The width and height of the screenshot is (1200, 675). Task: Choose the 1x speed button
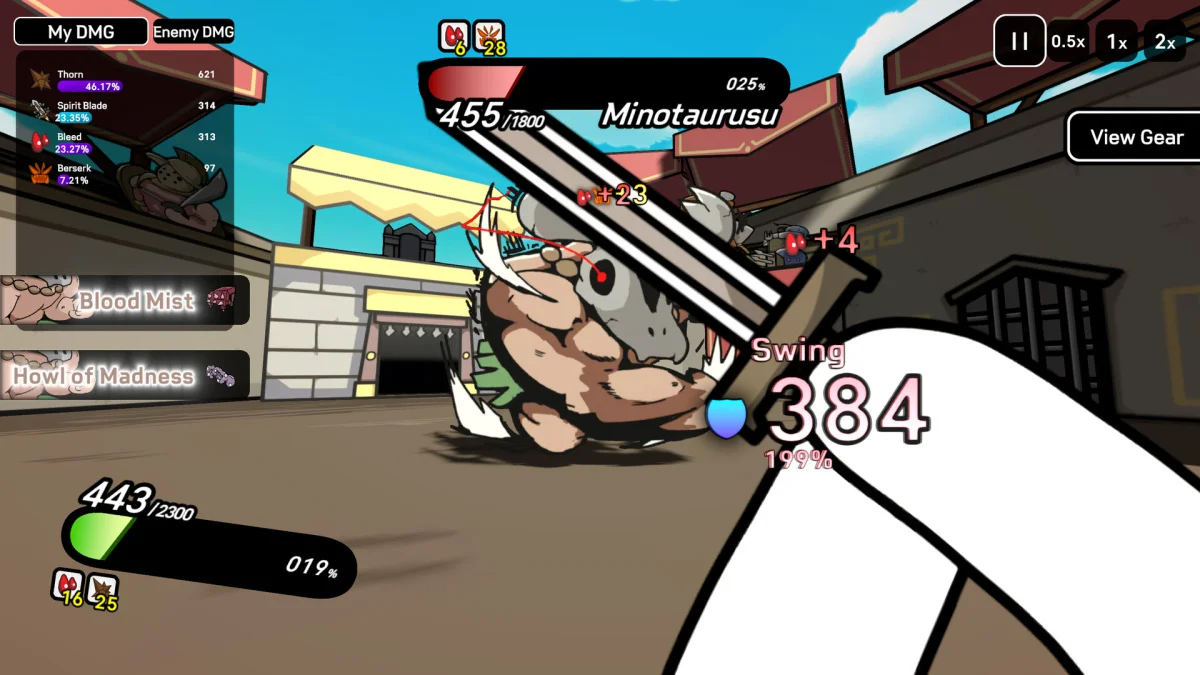[1117, 42]
